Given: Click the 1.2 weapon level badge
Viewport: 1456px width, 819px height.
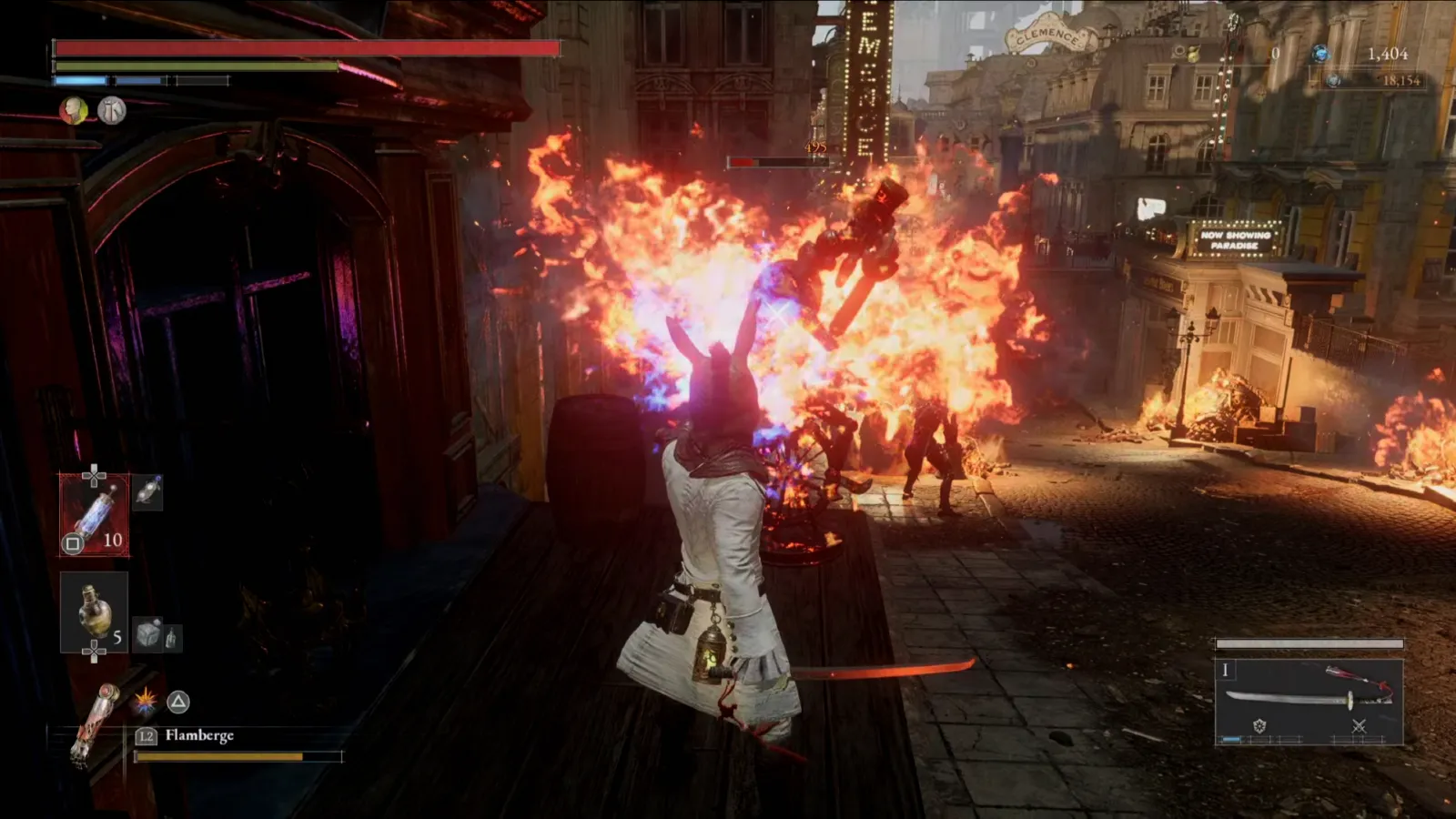Looking at the screenshot, I should click(x=147, y=736).
